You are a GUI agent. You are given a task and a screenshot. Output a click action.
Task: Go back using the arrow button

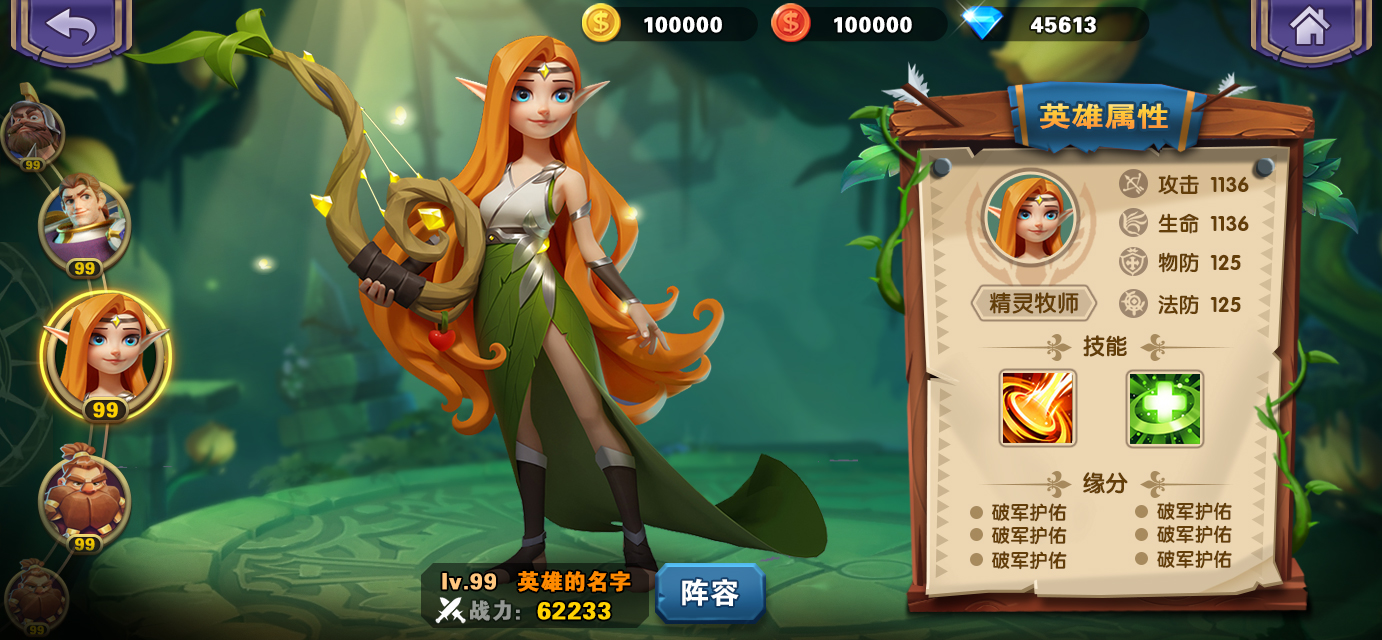click(71, 27)
